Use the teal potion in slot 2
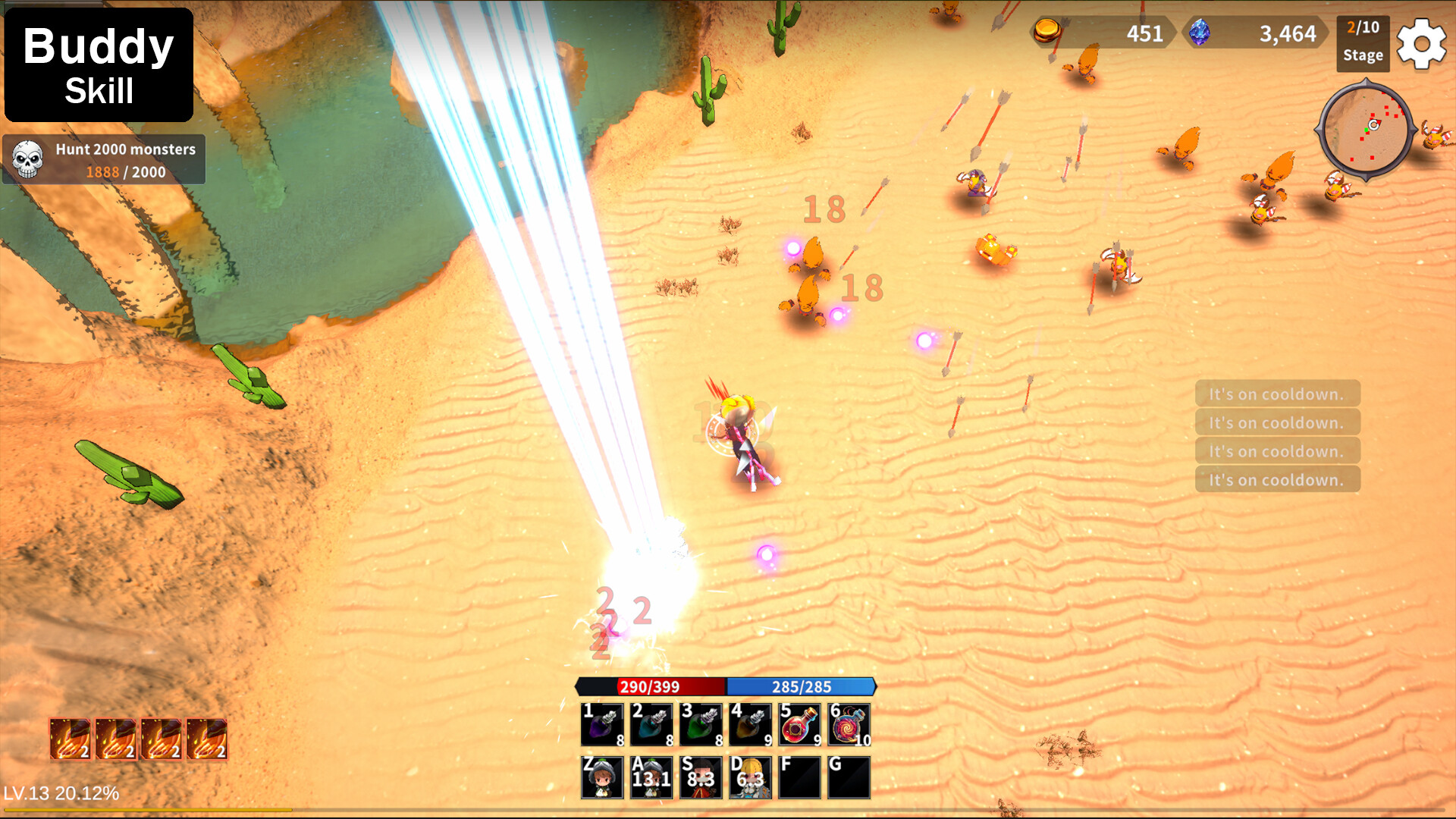1456x819 pixels. (x=652, y=724)
